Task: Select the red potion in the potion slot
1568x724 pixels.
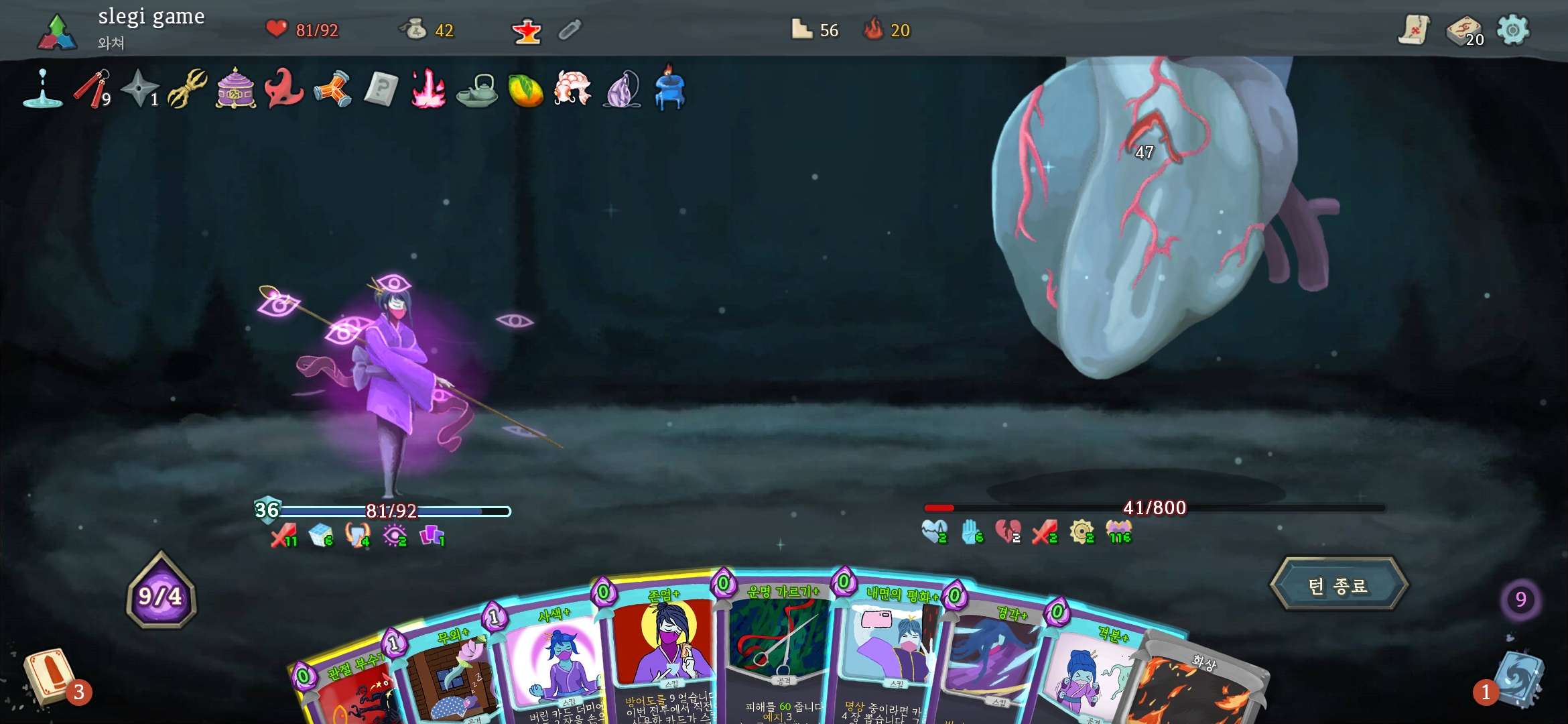Action: pos(527,30)
